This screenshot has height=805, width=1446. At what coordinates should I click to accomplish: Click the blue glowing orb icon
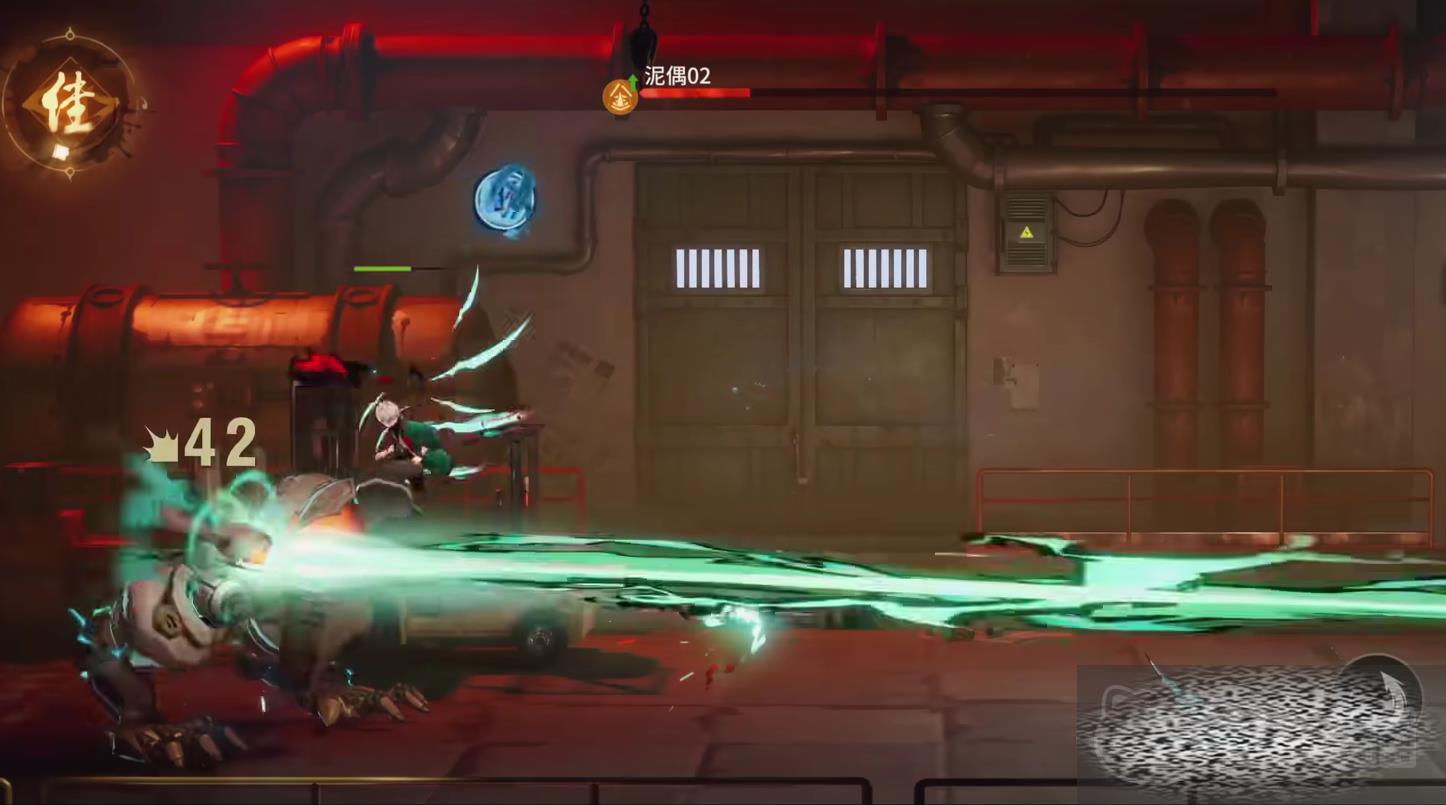pos(505,200)
